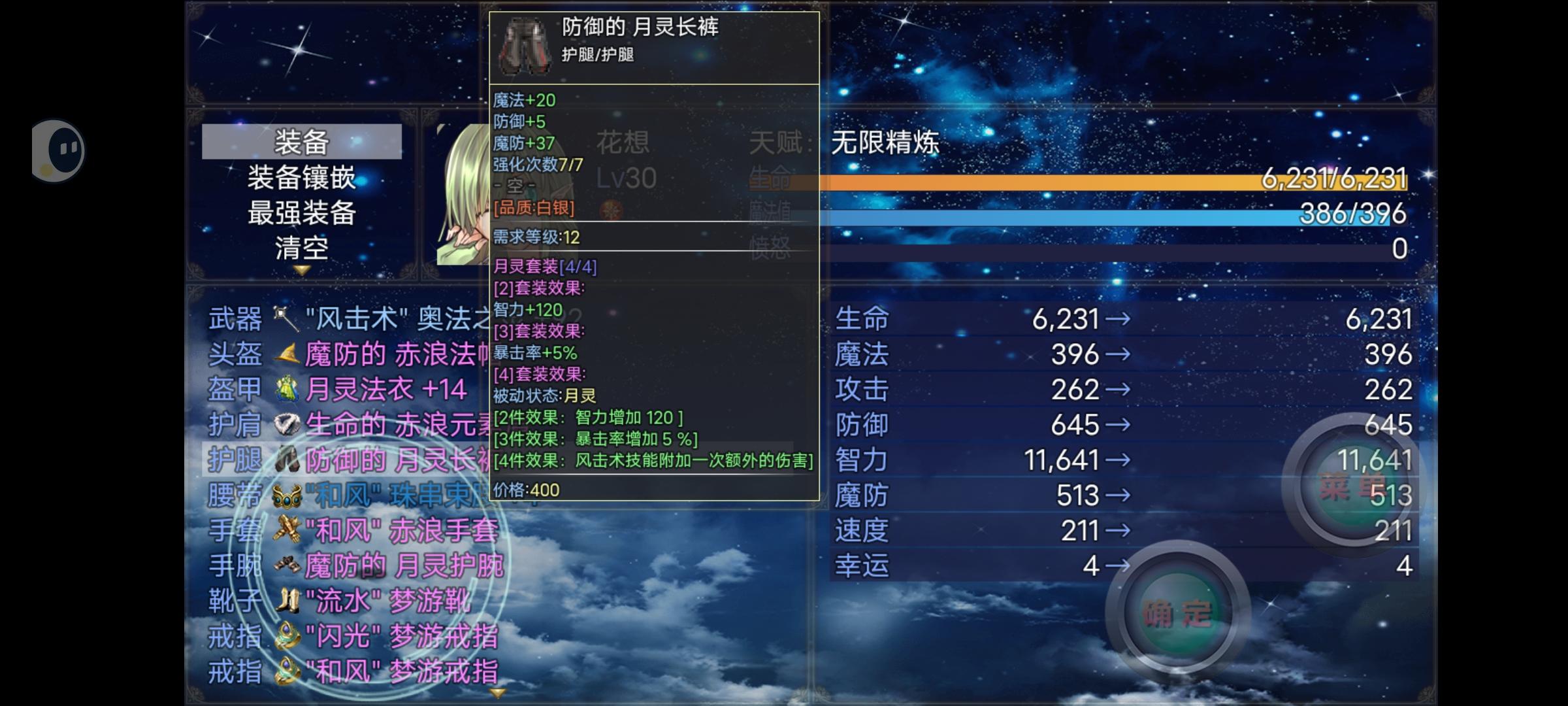Click the 赤浪元素护肩 shoulder icon
Image resolution: width=1568 pixels, height=706 pixels.
(286, 424)
